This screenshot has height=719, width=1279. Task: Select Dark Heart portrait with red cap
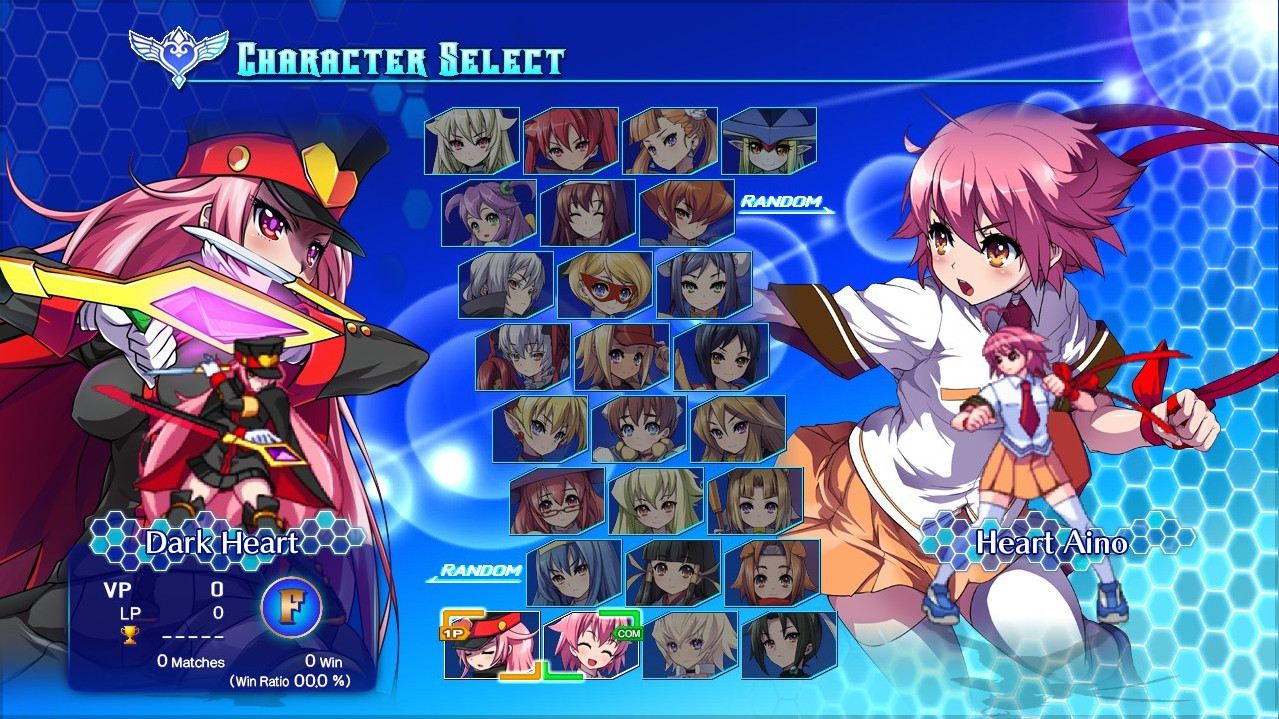click(492, 645)
